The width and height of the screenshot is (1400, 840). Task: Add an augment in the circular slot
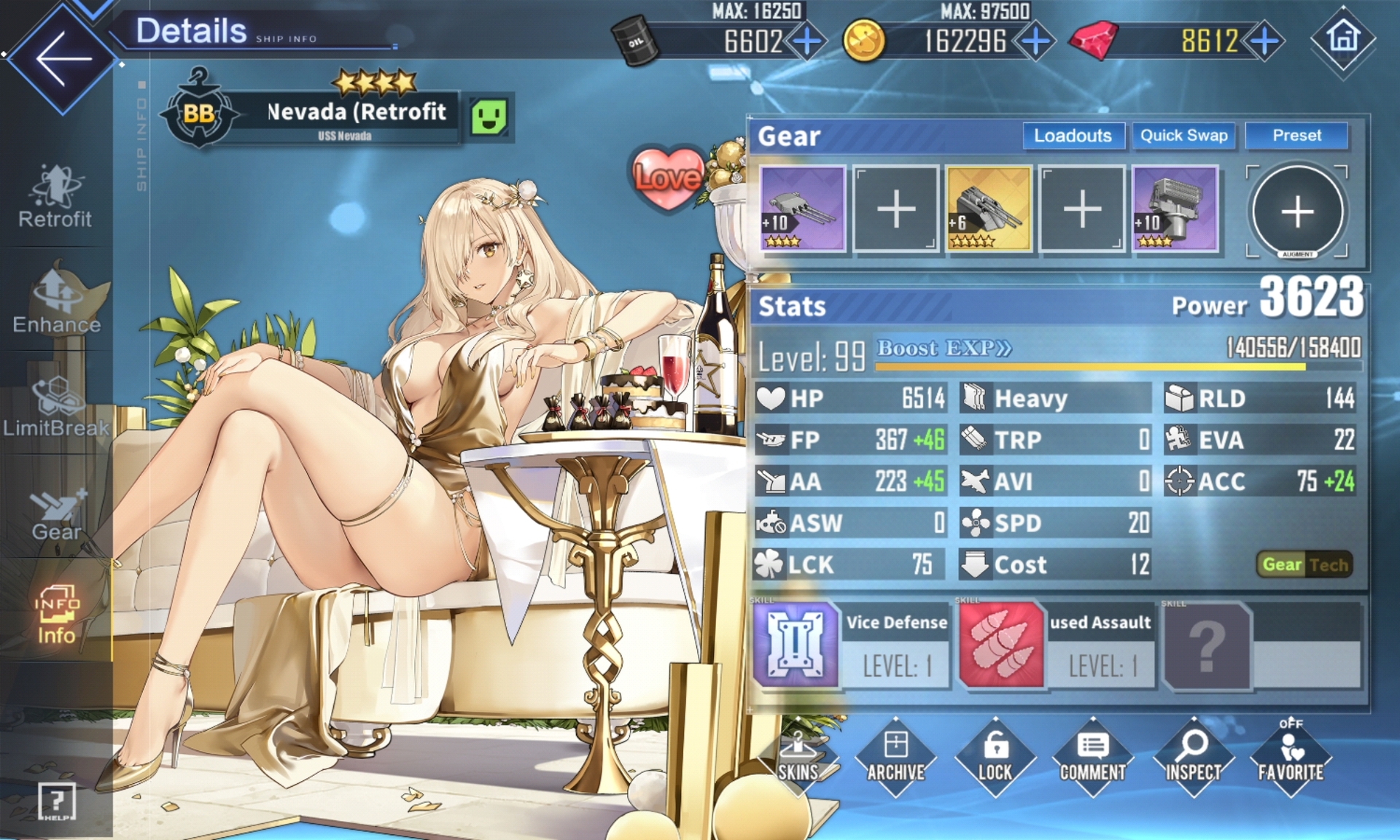1297,211
